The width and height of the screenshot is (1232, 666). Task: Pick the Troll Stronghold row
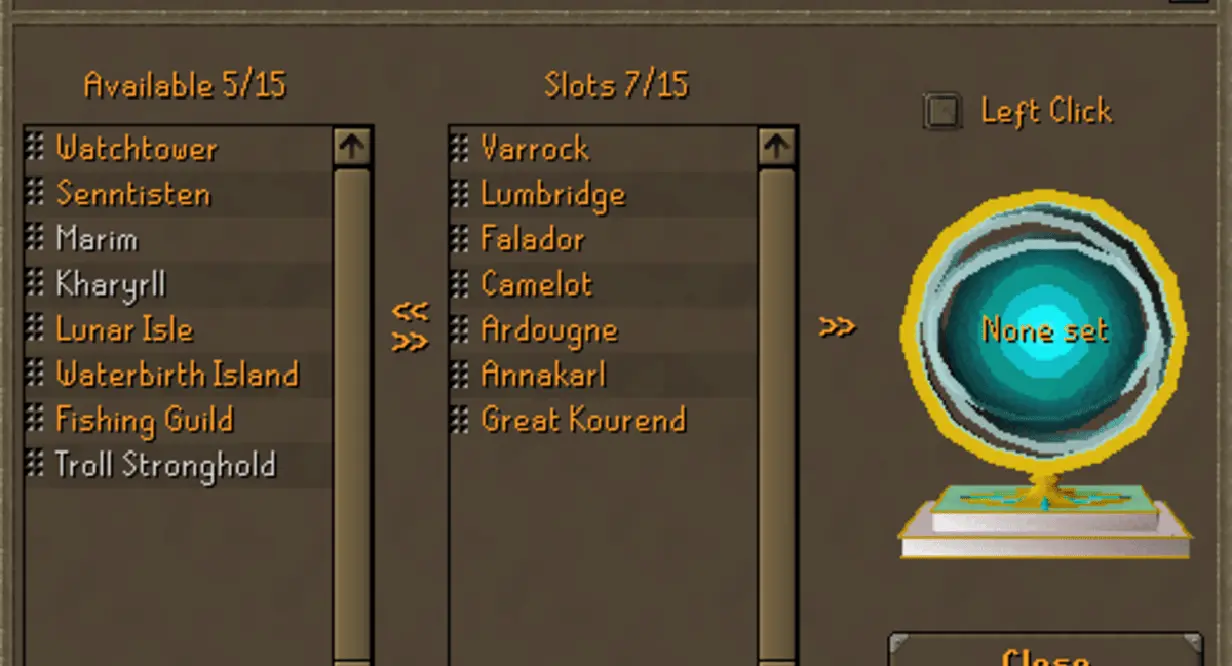point(165,465)
